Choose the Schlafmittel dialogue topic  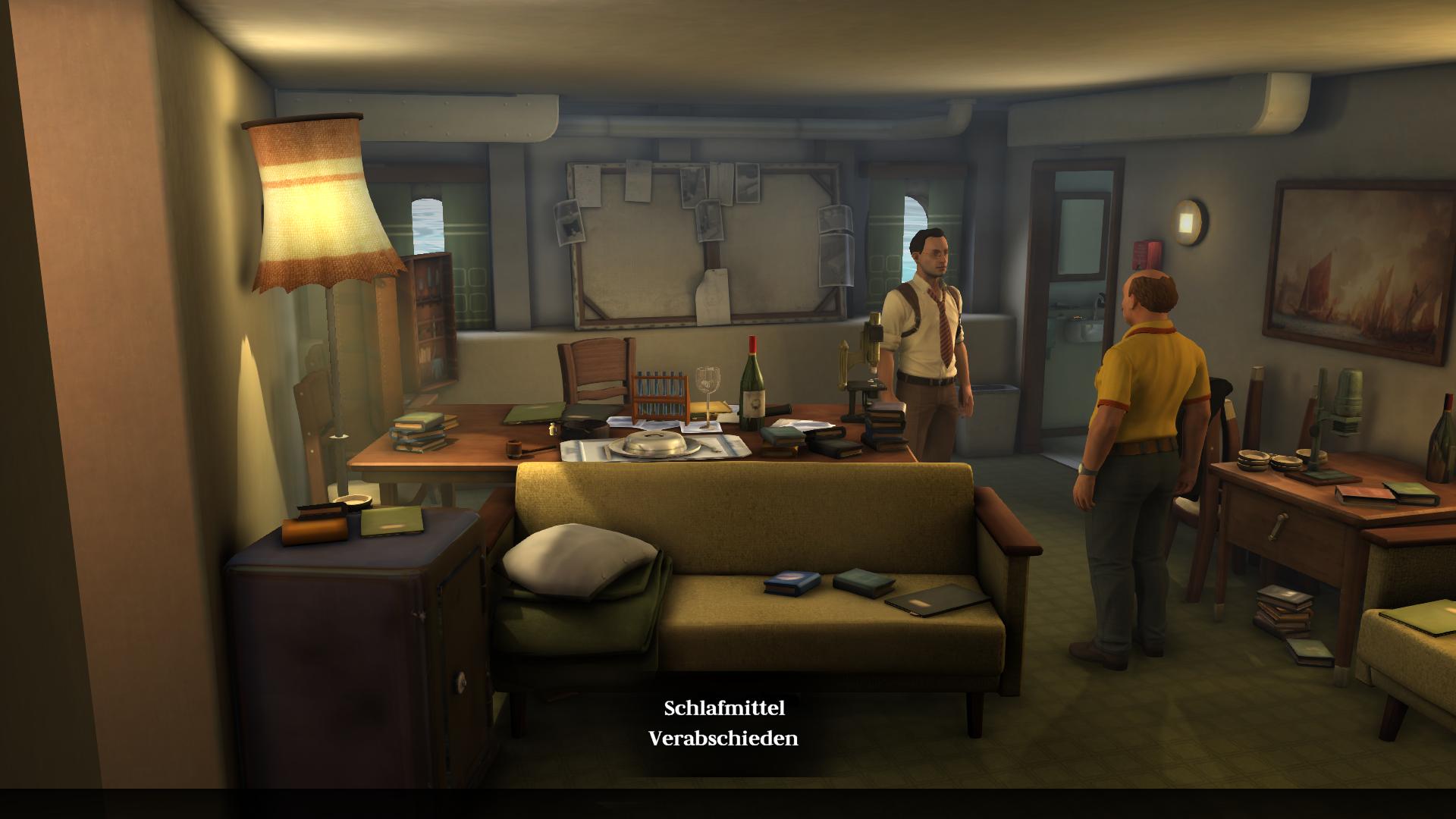click(723, 708)
